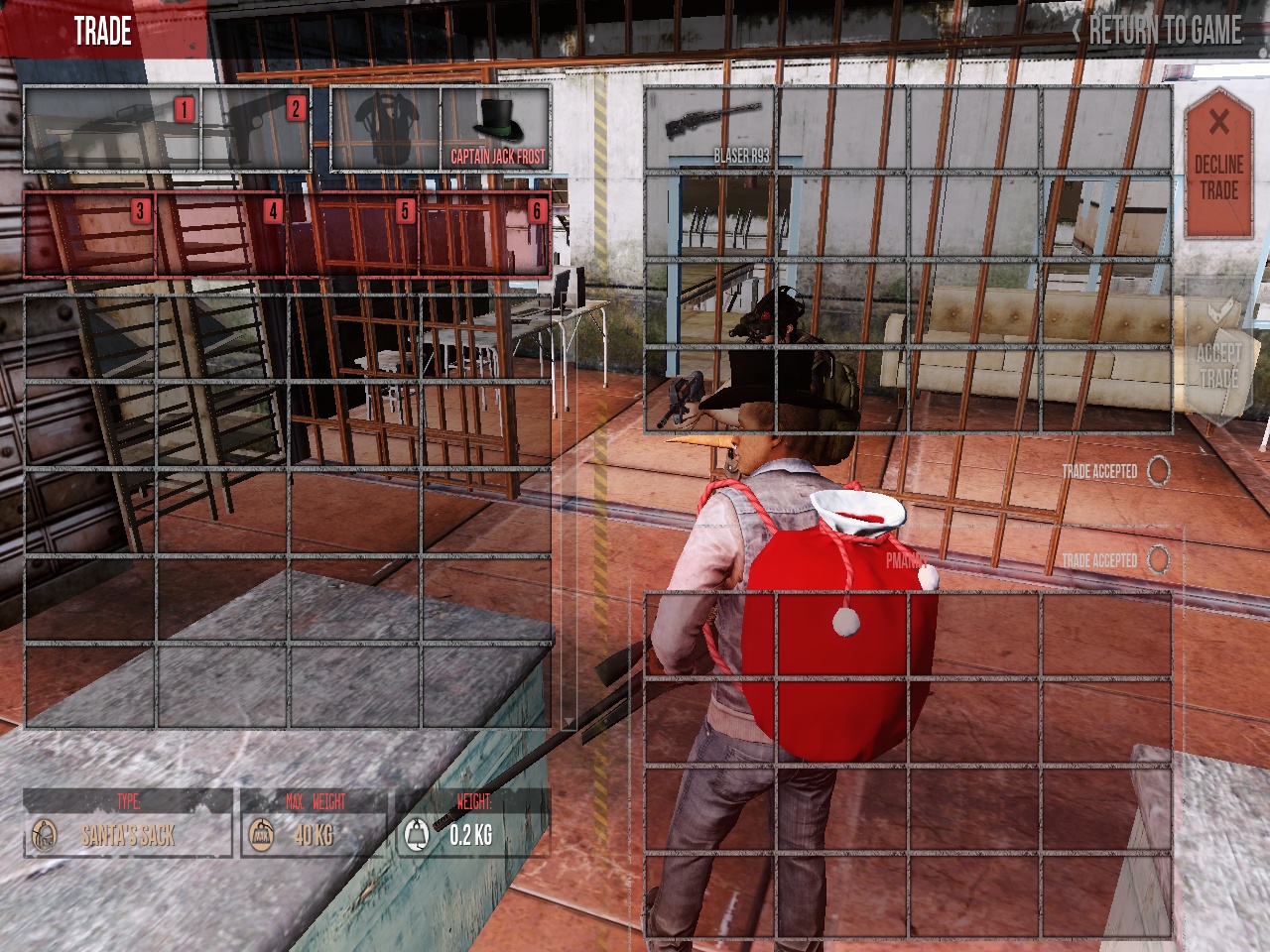Click Return to Game
This screenshot has width=1270, height=952.
[1157, 31]
